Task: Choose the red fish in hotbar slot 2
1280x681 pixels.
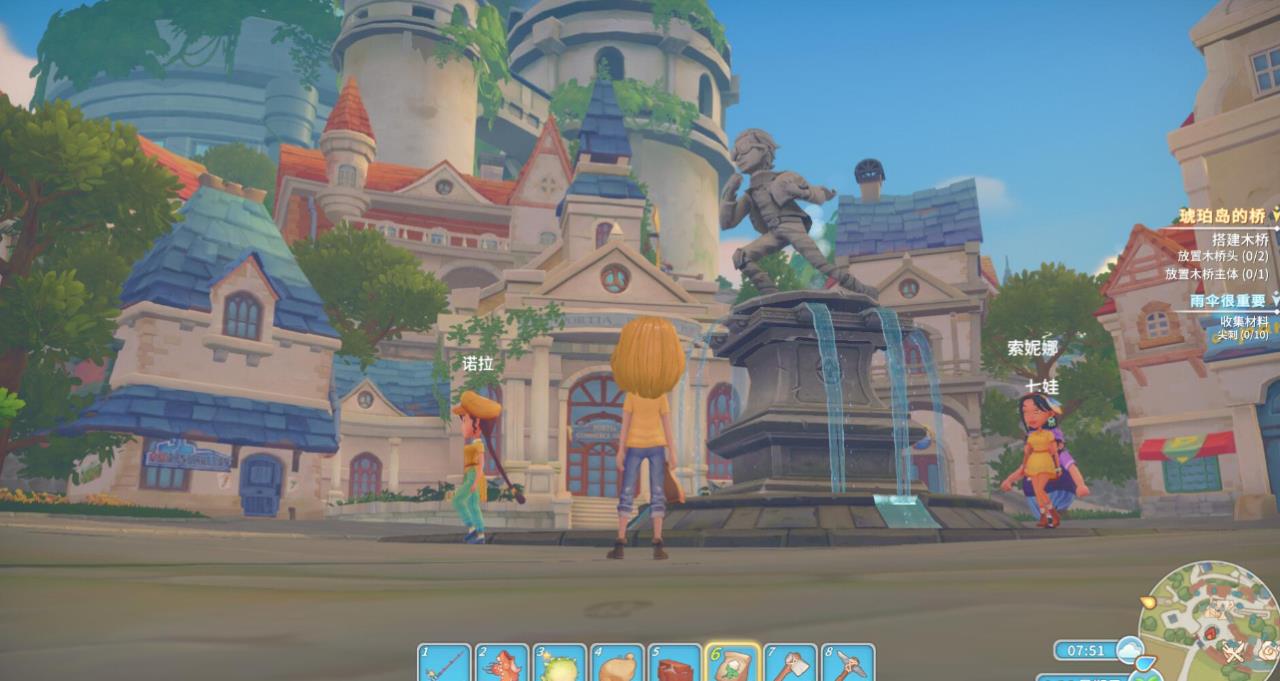Action: (502, 664)
